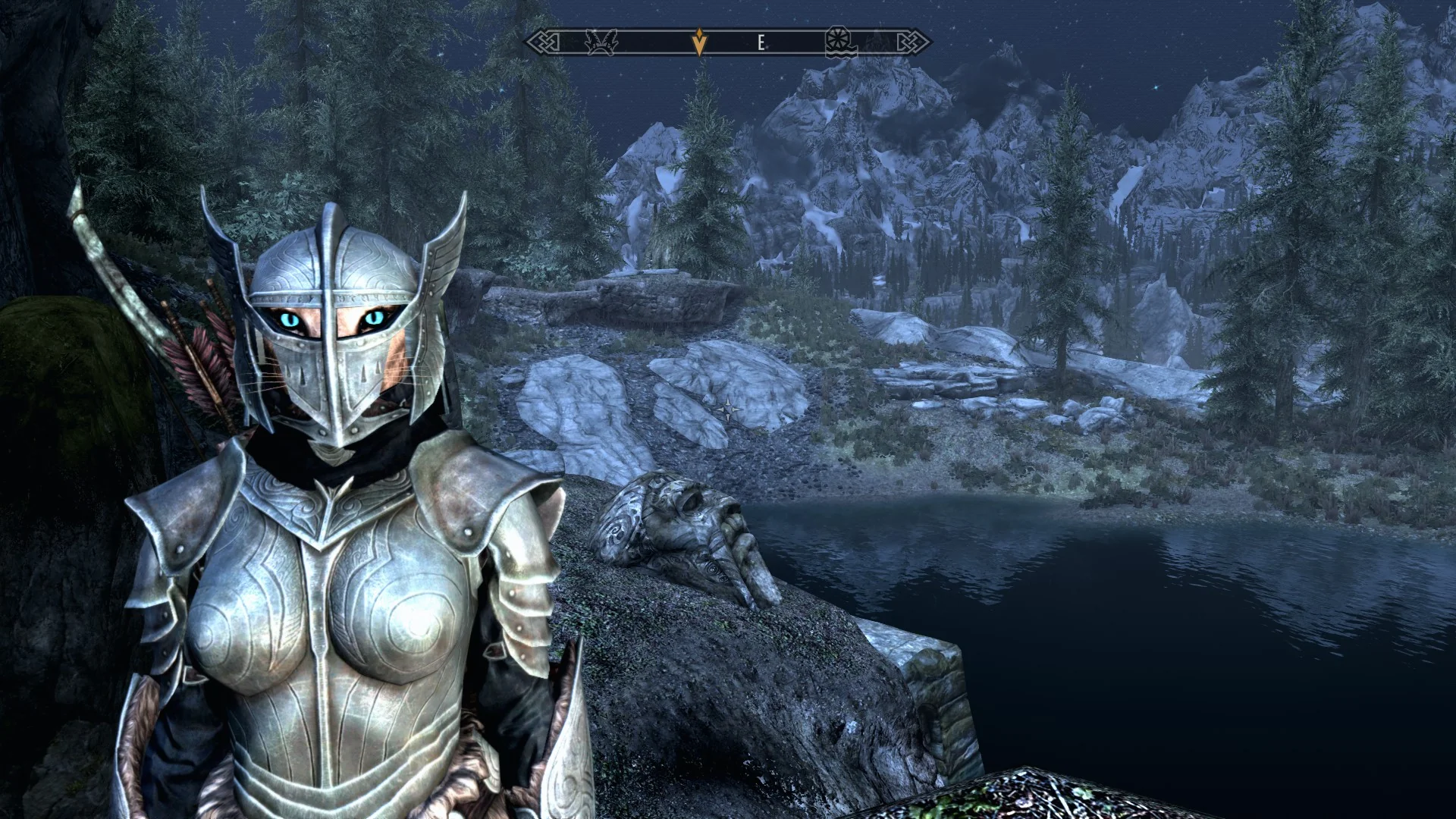Image resolution: width=1456 pixels, height=819 pixels.
Task: Select the undiscovered ruin marker on the compass
Action: click(601, 42)
